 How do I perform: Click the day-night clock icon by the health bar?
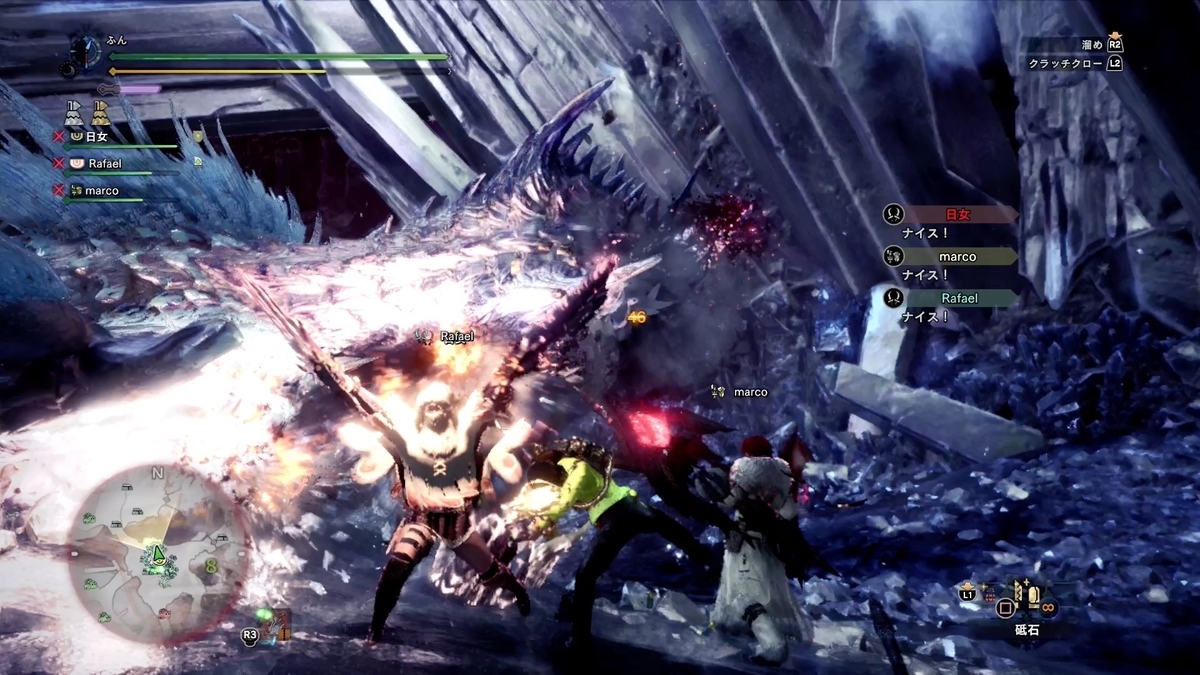coord(86,48)
